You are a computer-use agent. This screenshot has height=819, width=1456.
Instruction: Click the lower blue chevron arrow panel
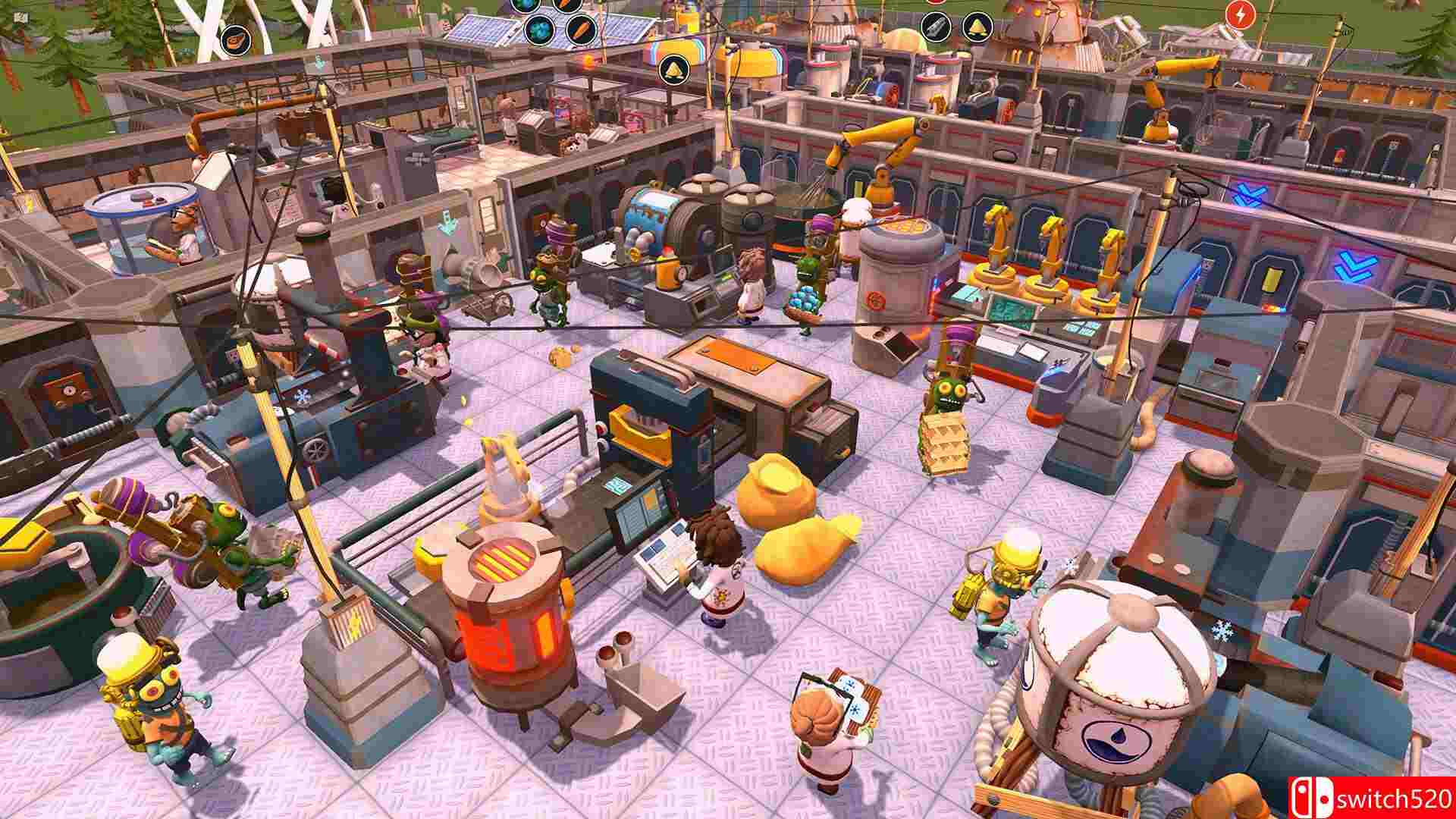coord(1354,265)
